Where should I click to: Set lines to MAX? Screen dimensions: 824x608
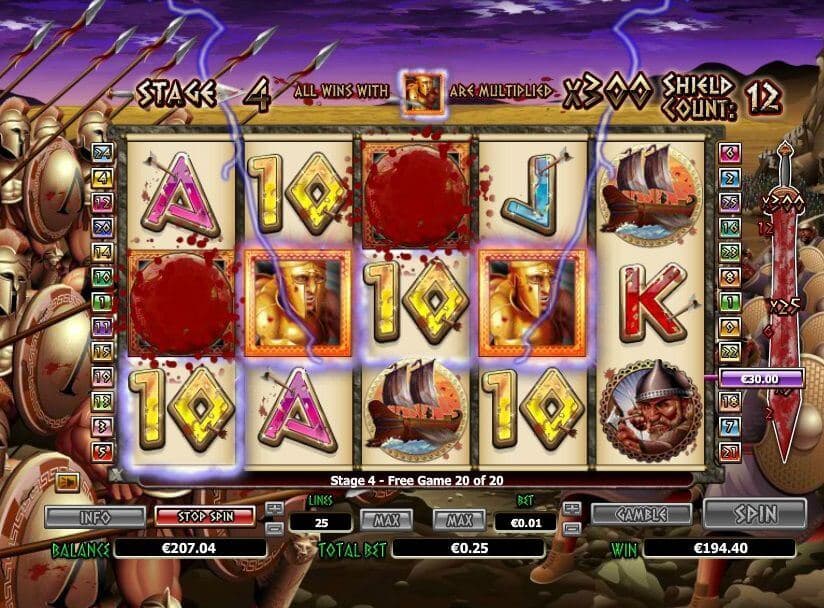tap(386, 520)
